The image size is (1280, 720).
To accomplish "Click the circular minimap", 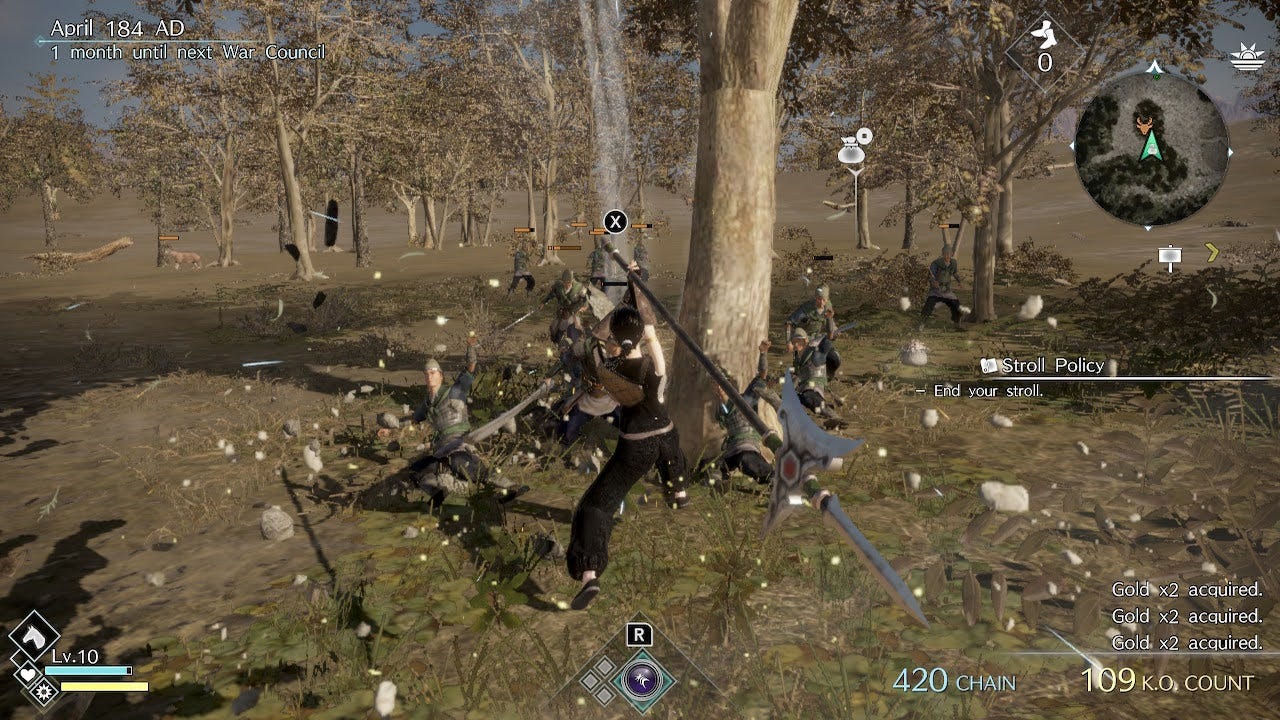I will [x=1151, y=148].
